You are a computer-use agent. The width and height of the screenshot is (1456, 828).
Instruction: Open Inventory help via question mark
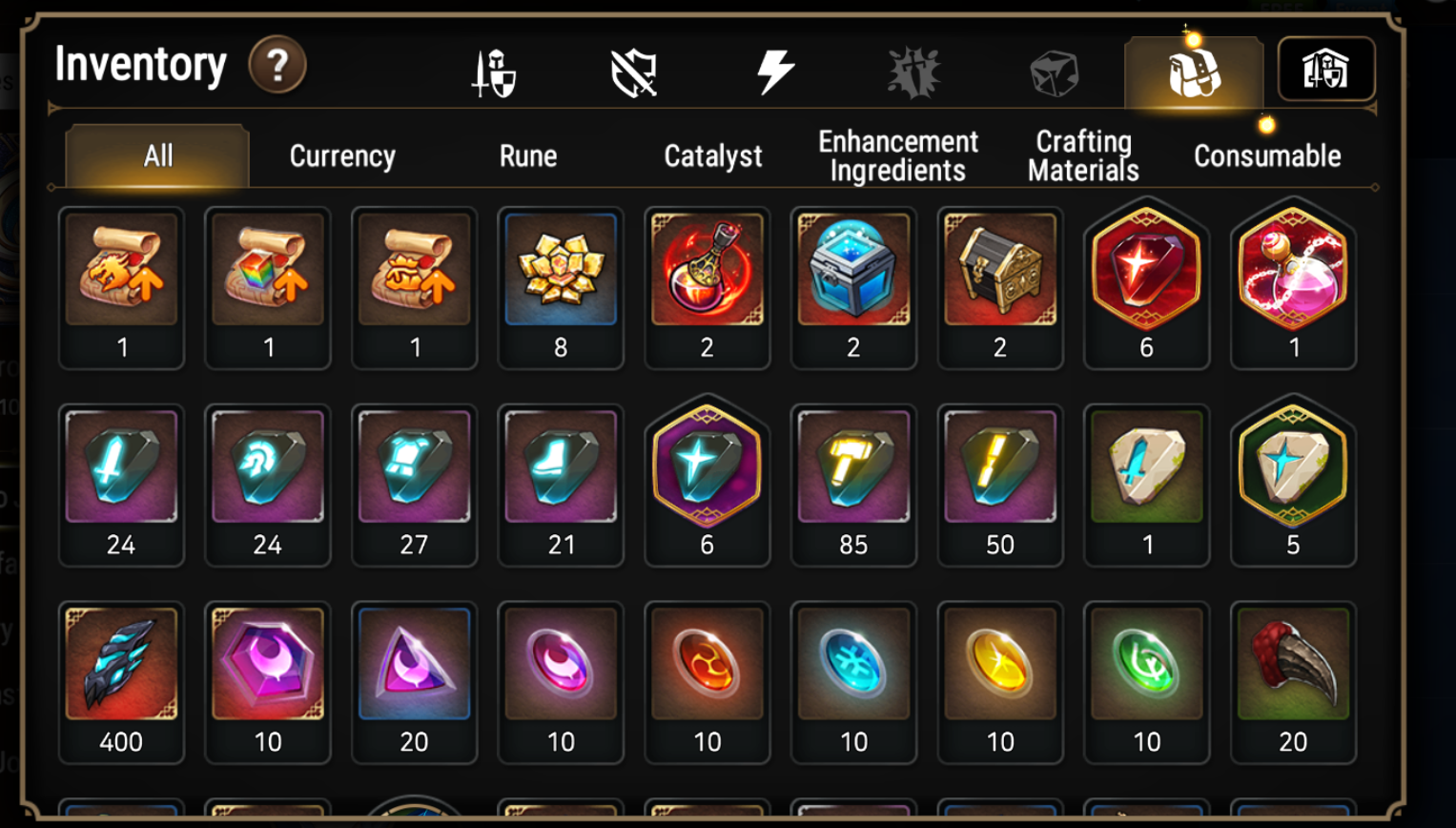(276, 65)
